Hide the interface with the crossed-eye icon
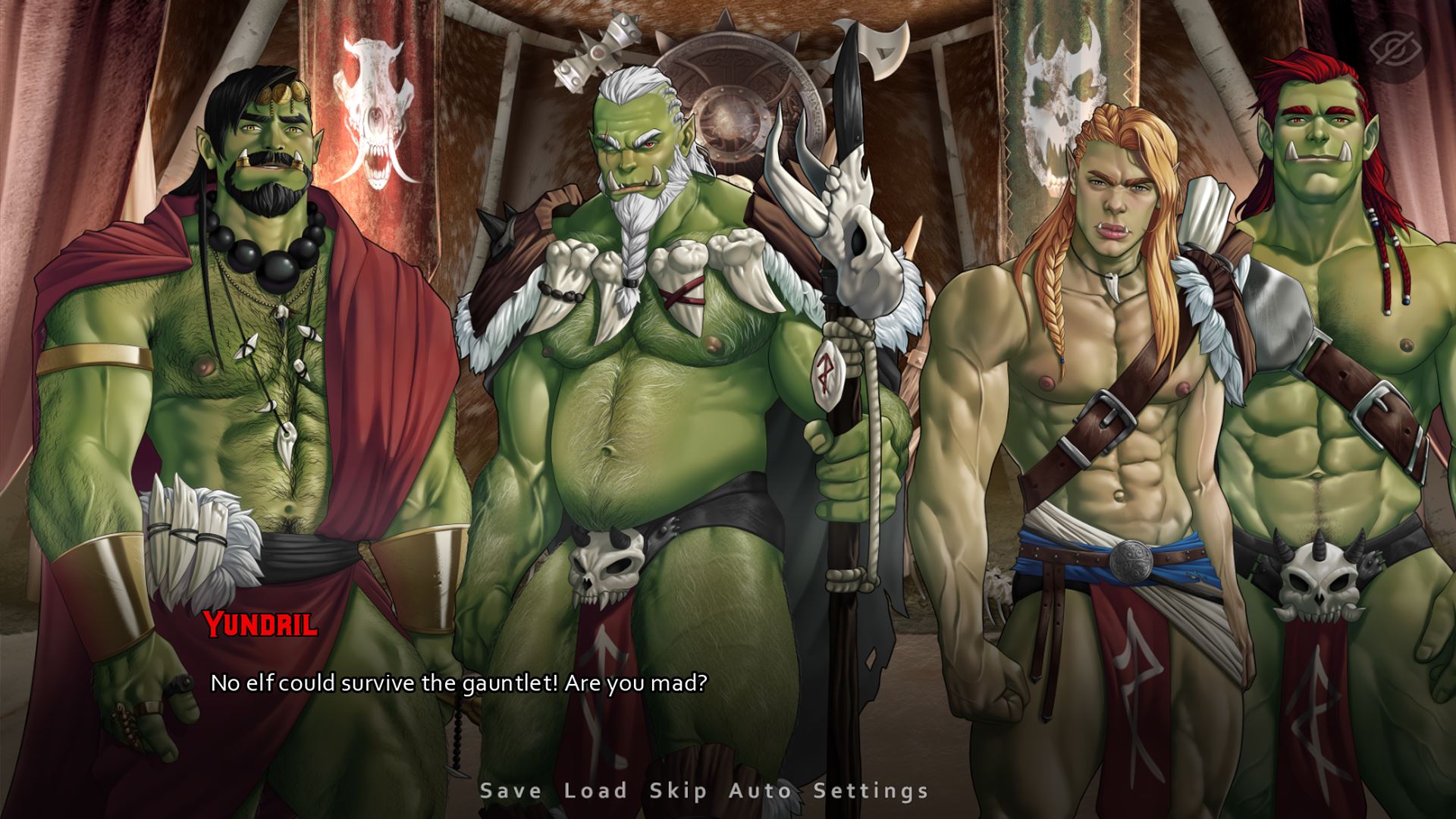Viewport: 1456px width, 819px height. (1399, 49)
